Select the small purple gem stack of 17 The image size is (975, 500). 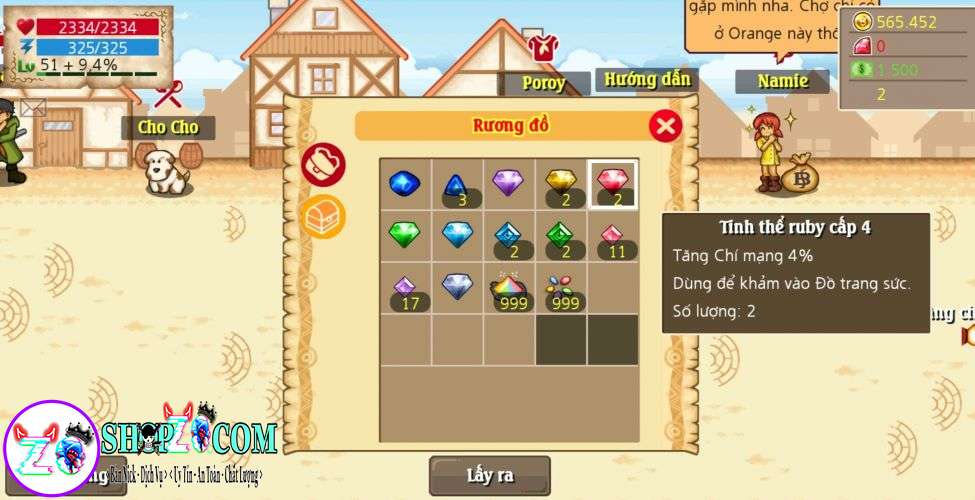(404, 289)
